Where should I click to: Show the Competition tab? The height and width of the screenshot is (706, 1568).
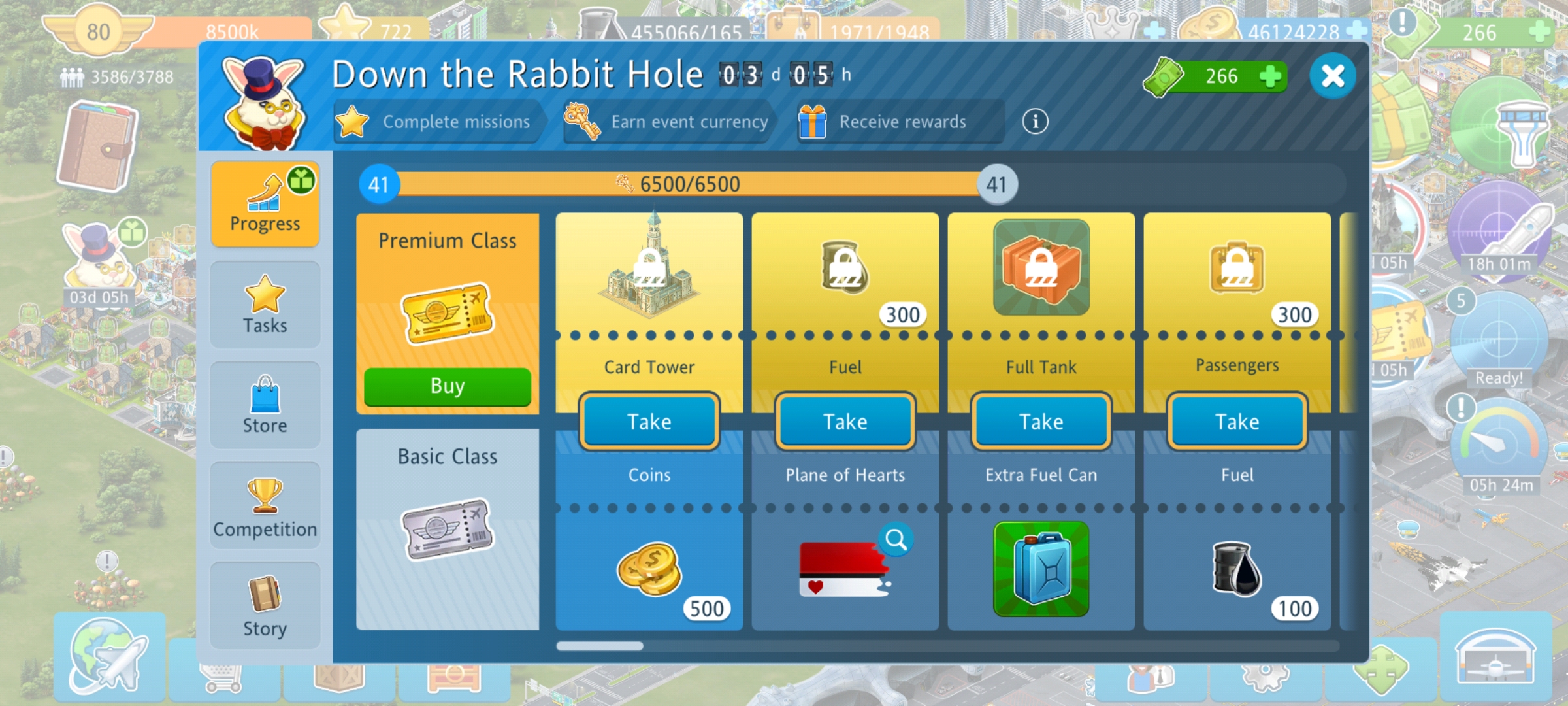[265, 507]
